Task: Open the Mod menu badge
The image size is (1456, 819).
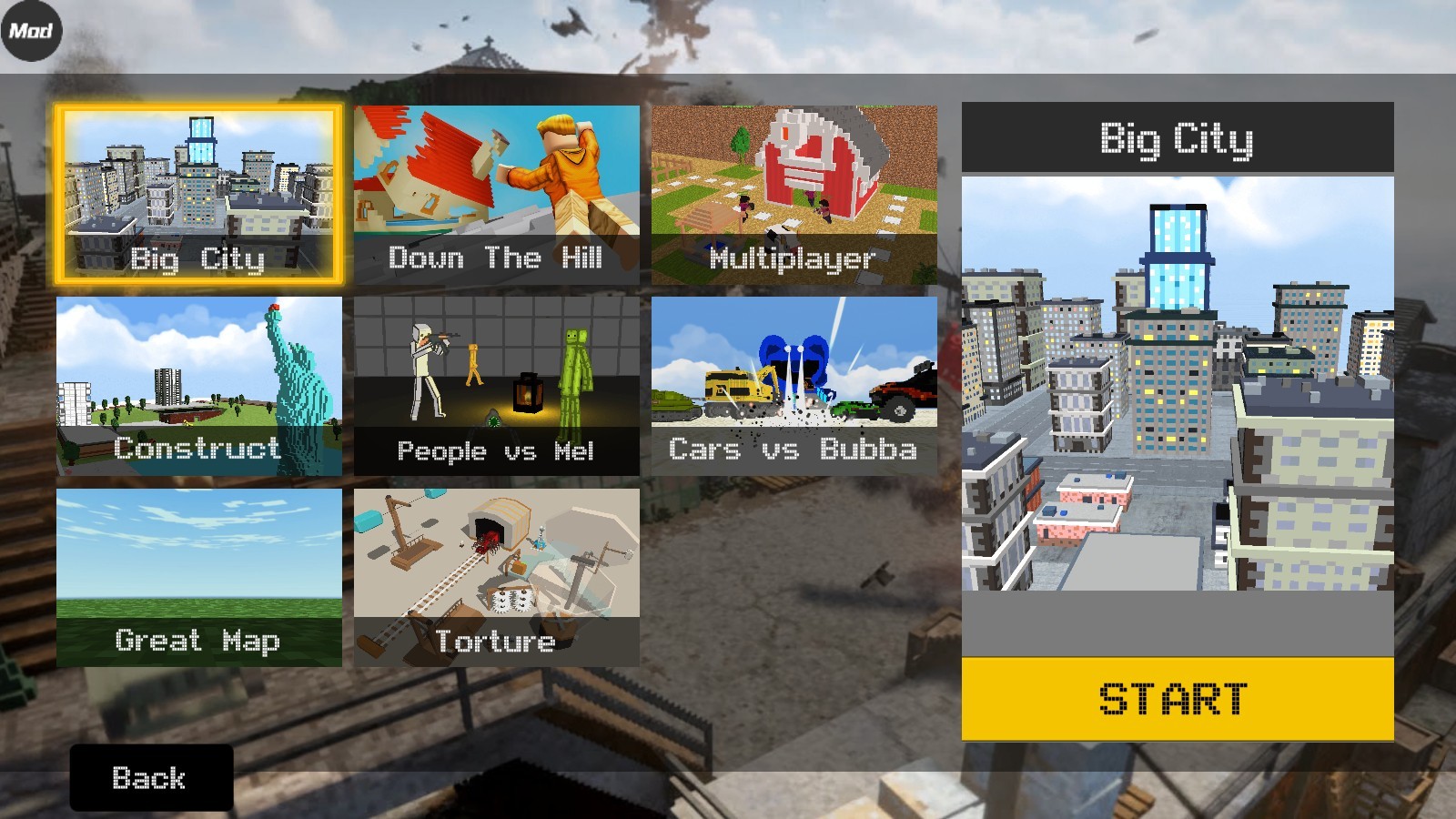Action: [31, 31]
